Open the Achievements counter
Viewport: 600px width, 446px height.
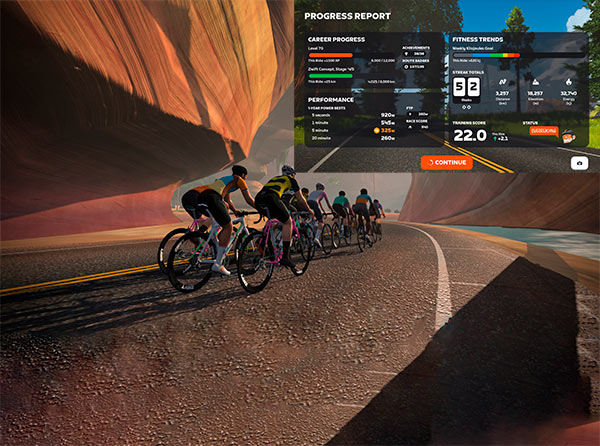click(416, 53)
